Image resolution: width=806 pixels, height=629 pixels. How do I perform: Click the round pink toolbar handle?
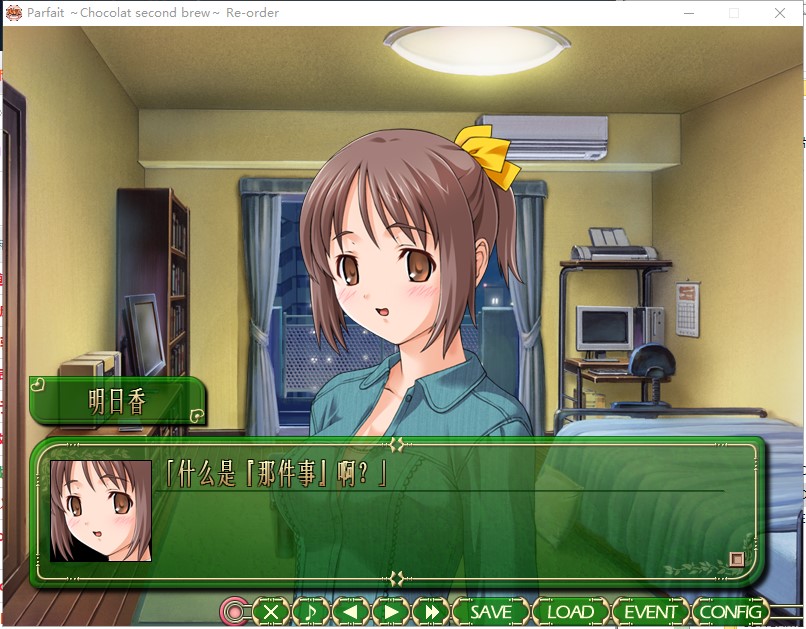(x=236, y=611)
